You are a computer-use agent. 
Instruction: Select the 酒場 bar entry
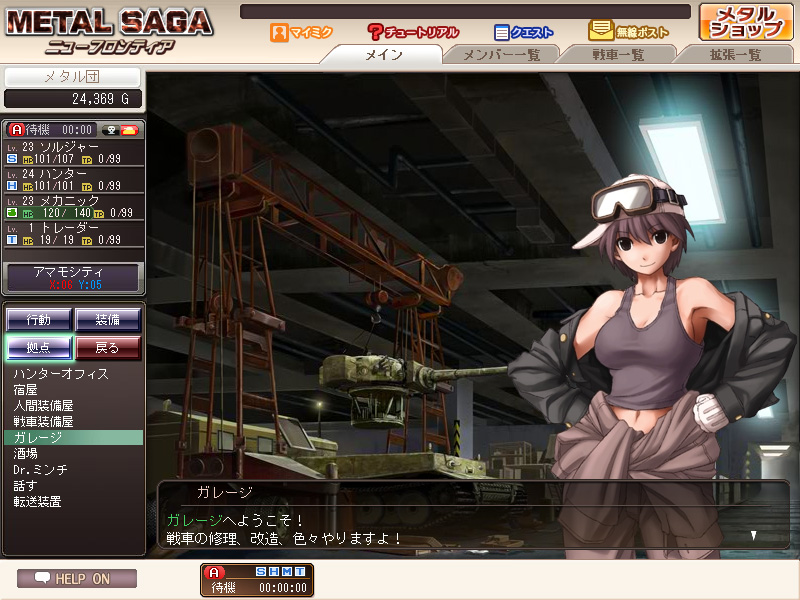(x=26, y=454)
